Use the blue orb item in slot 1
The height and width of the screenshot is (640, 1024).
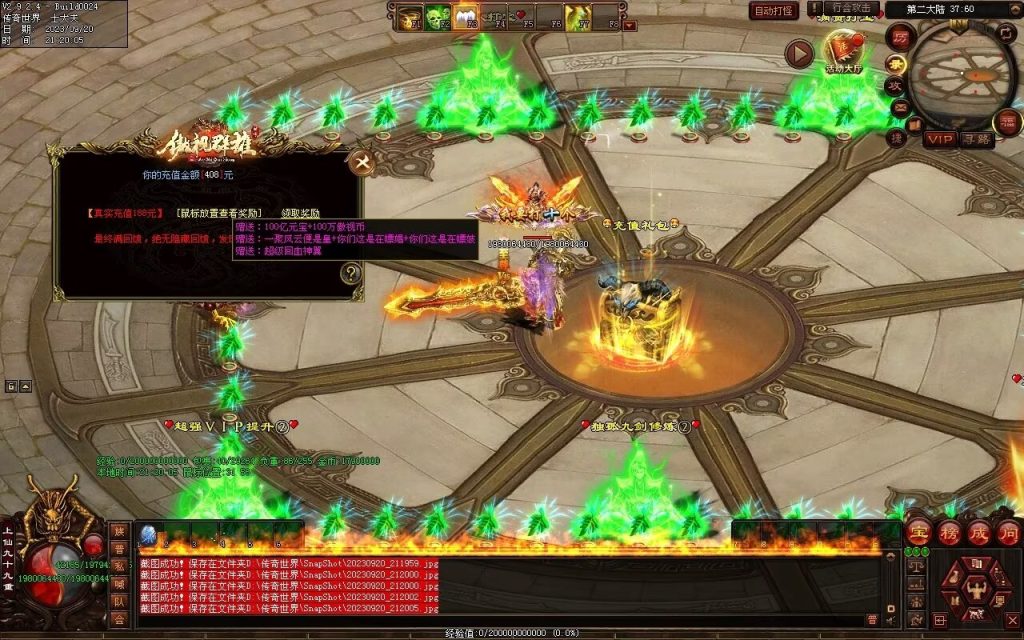tap(148, 535)
